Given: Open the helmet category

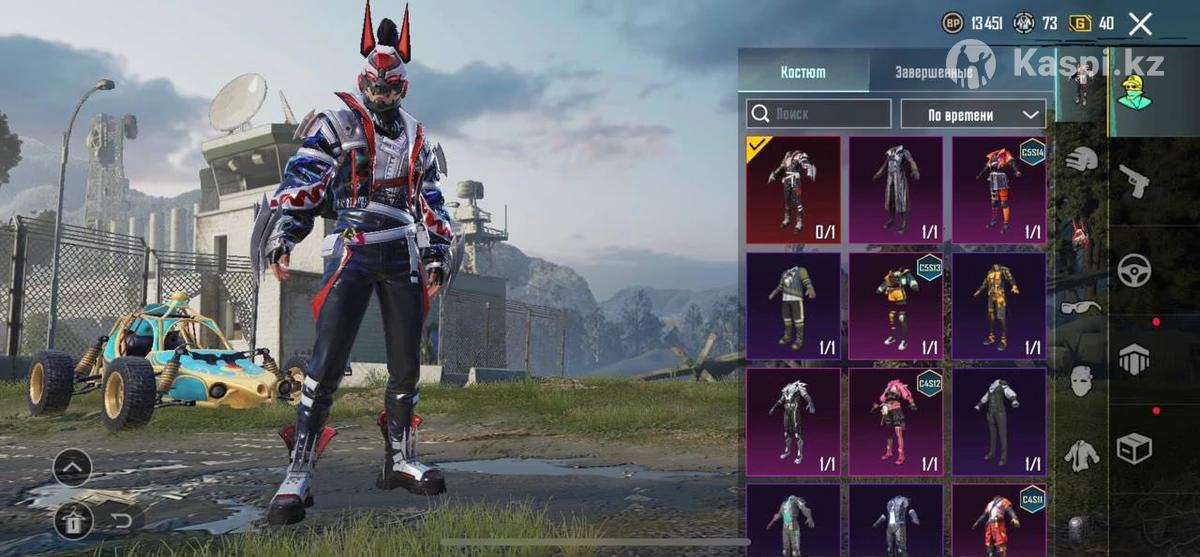Looking at the screenshot, I should click(x=1080, y=159).
